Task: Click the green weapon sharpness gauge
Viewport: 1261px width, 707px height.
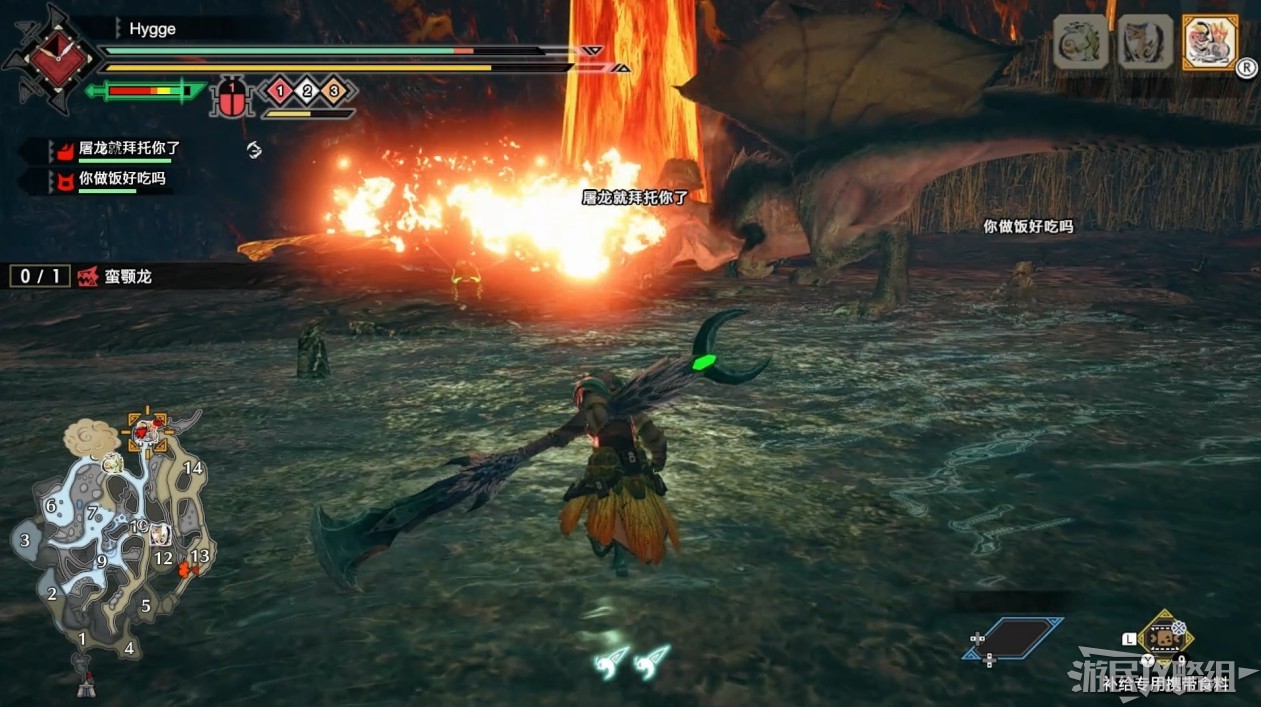Action: pos(145,92)
